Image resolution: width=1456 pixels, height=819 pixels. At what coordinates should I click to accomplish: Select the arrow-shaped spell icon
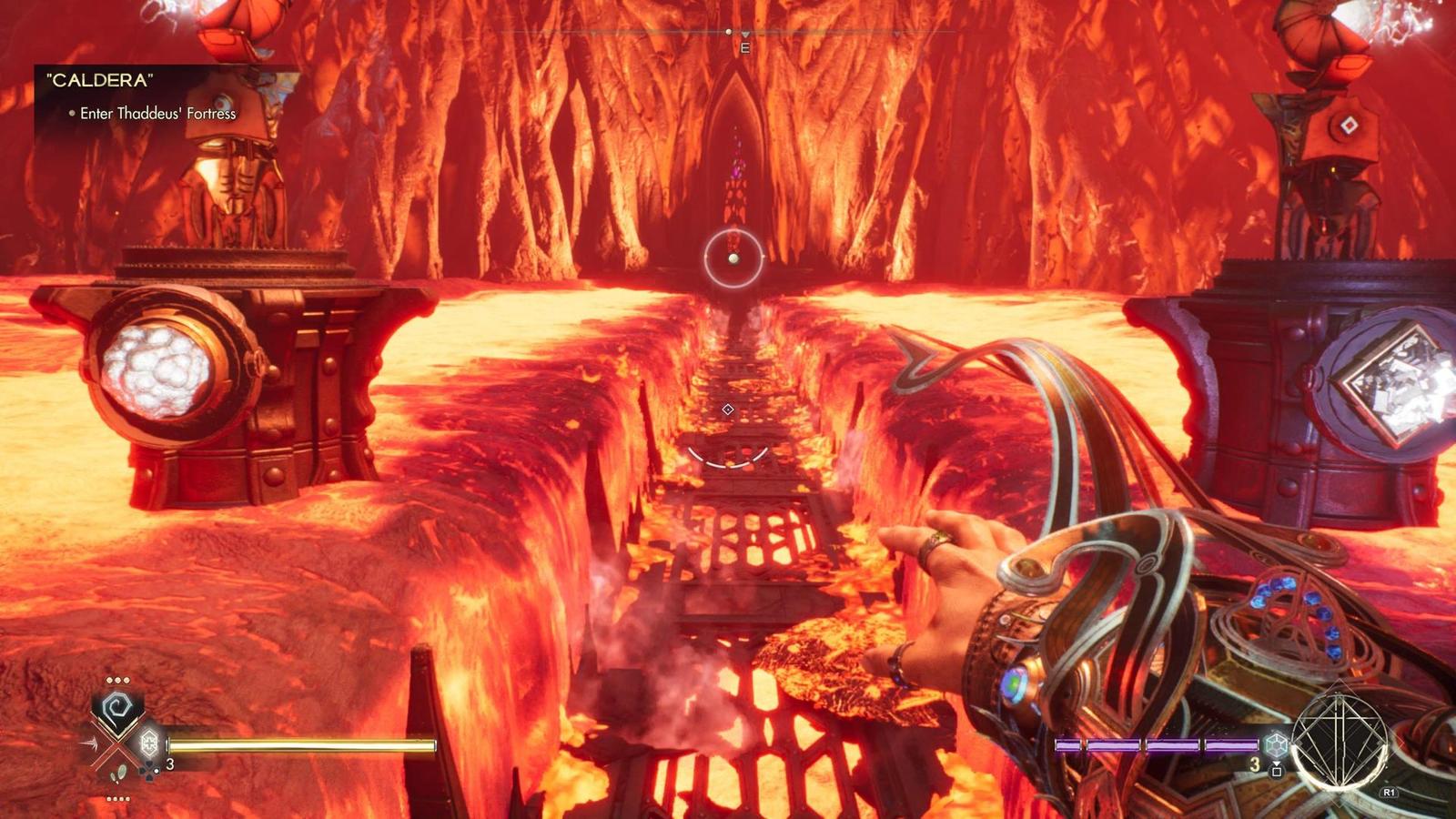coord(92,744)
